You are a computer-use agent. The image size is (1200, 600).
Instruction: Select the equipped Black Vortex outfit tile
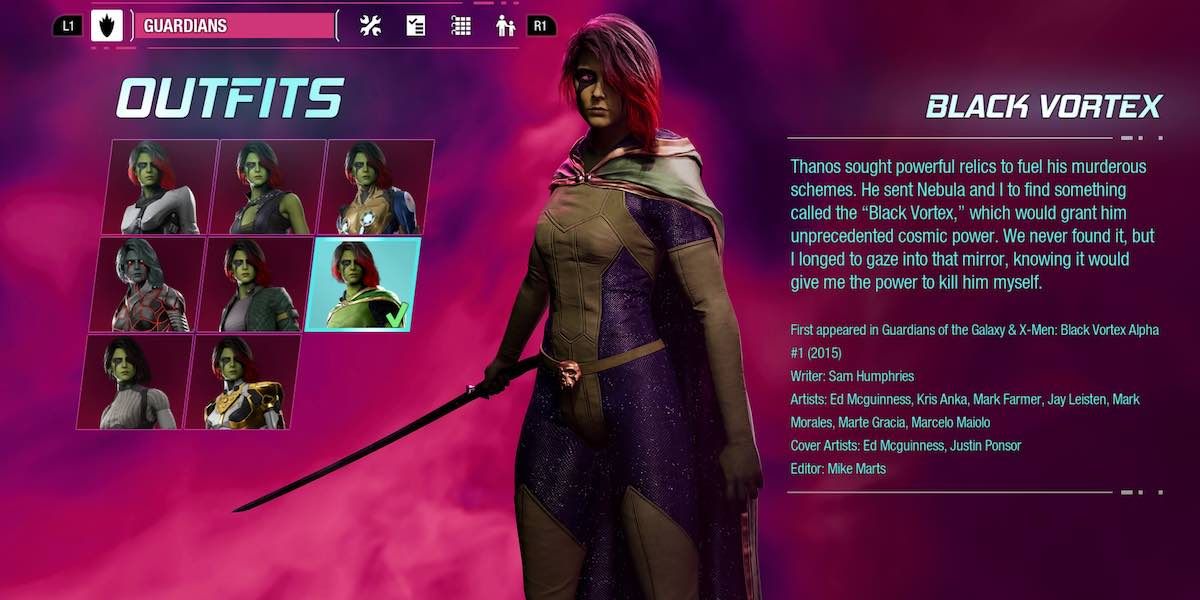(363, 285)
